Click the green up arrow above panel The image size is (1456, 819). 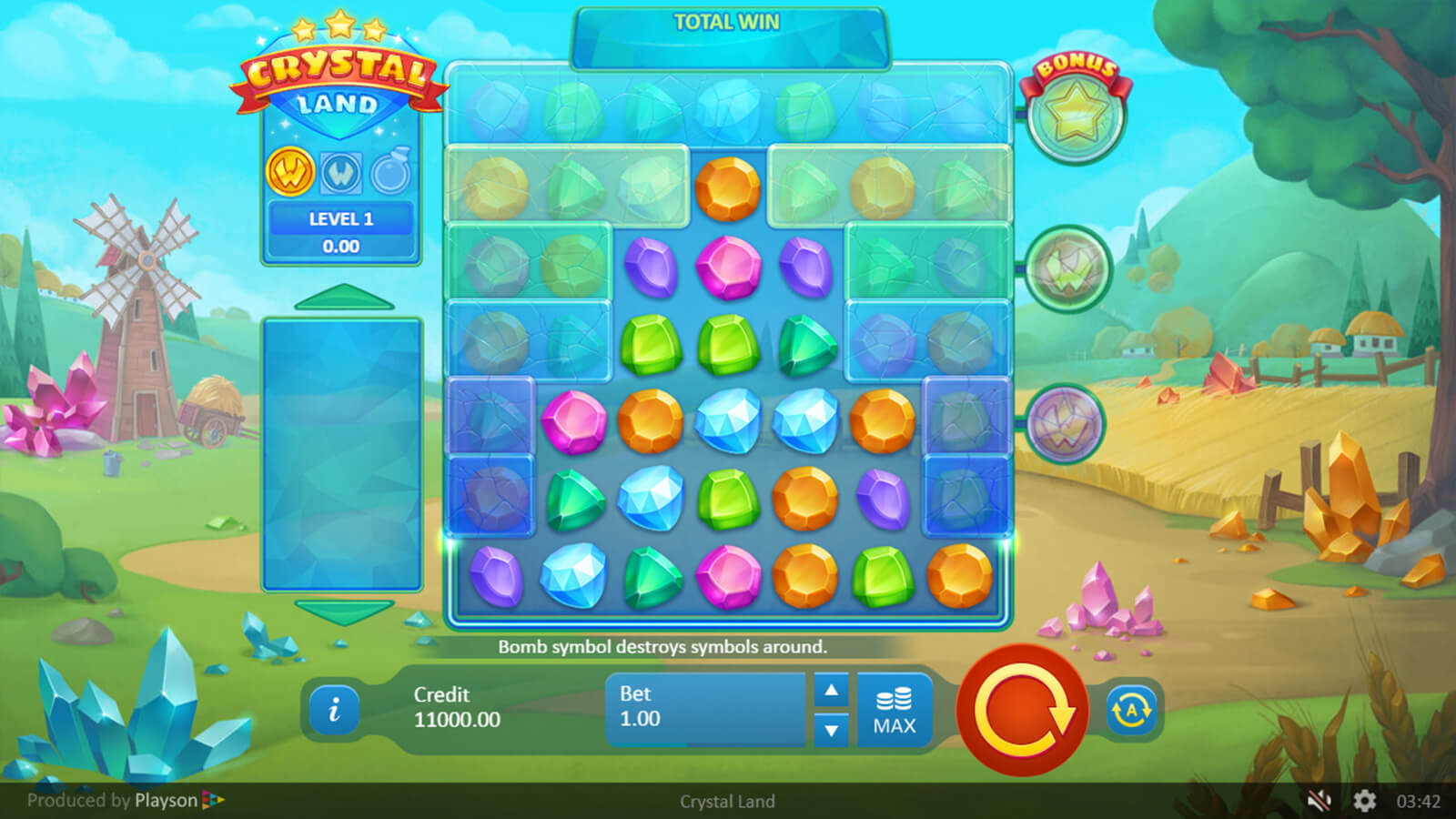click(343, 298)
